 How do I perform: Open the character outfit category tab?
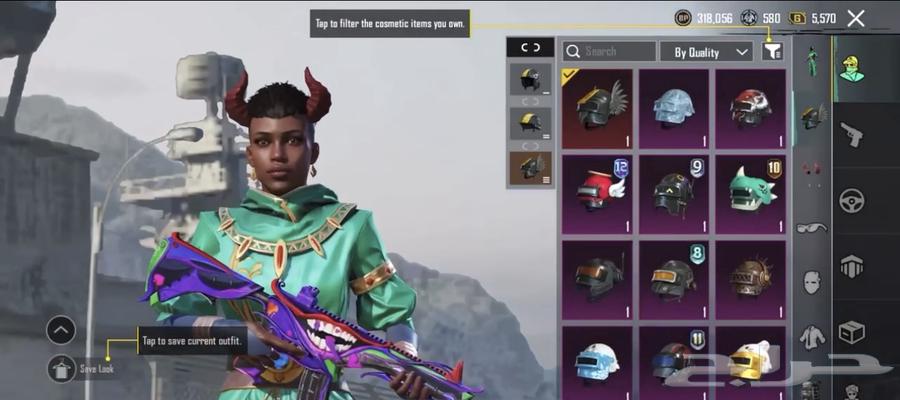[x=852, y=68]
